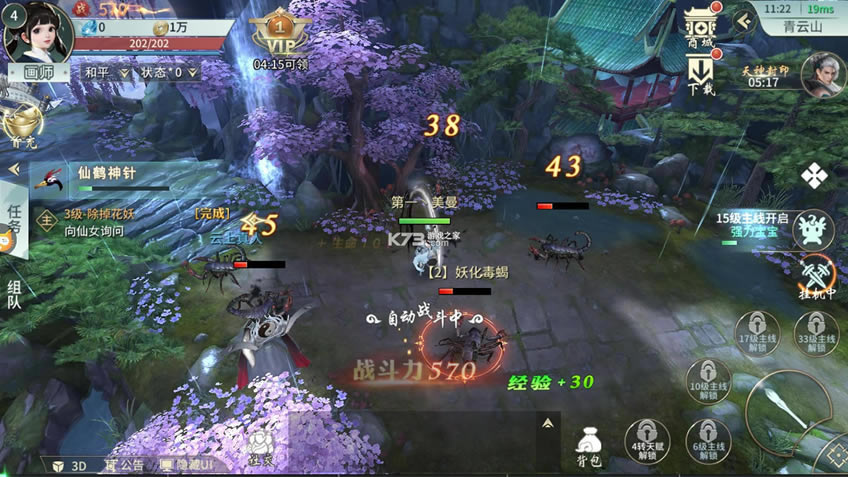Open the 背包 backpack

589,446
